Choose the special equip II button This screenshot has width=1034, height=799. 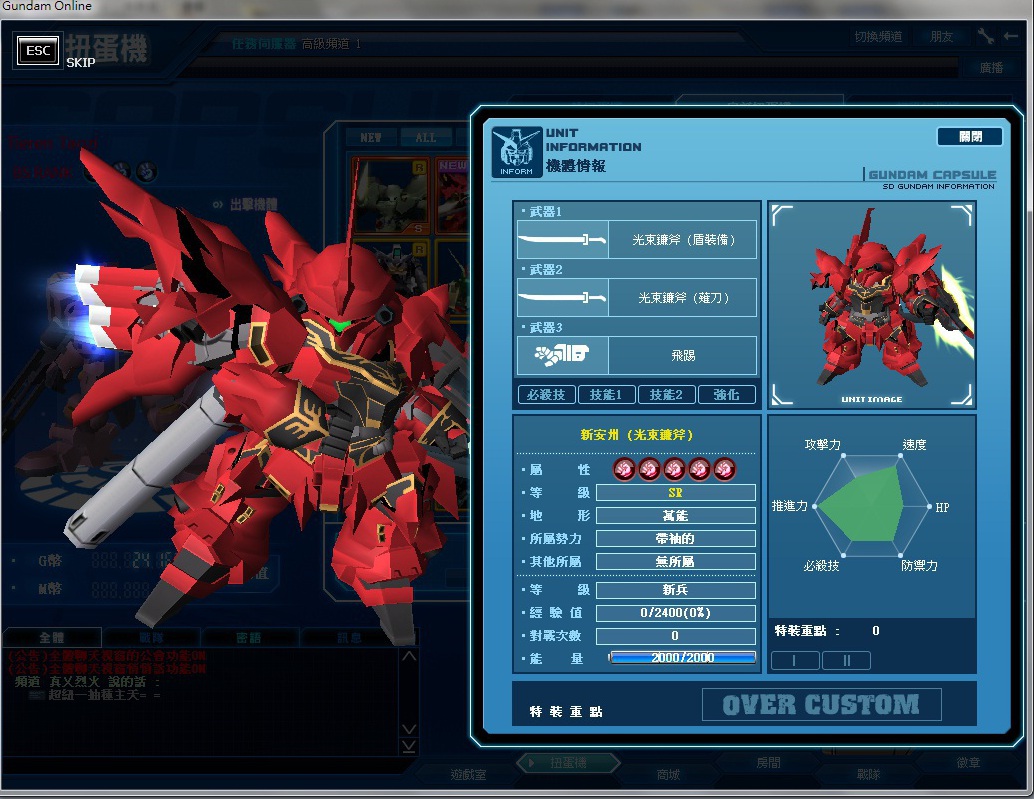(846, 660)
